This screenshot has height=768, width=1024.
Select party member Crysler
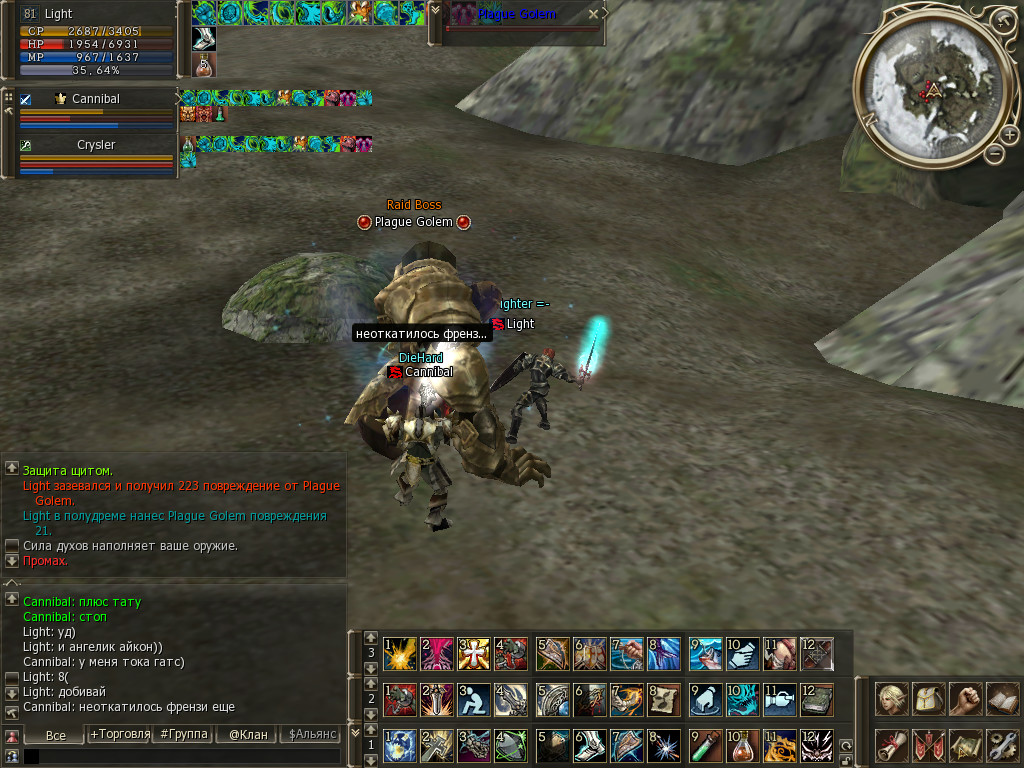click(x=96, y=145)
